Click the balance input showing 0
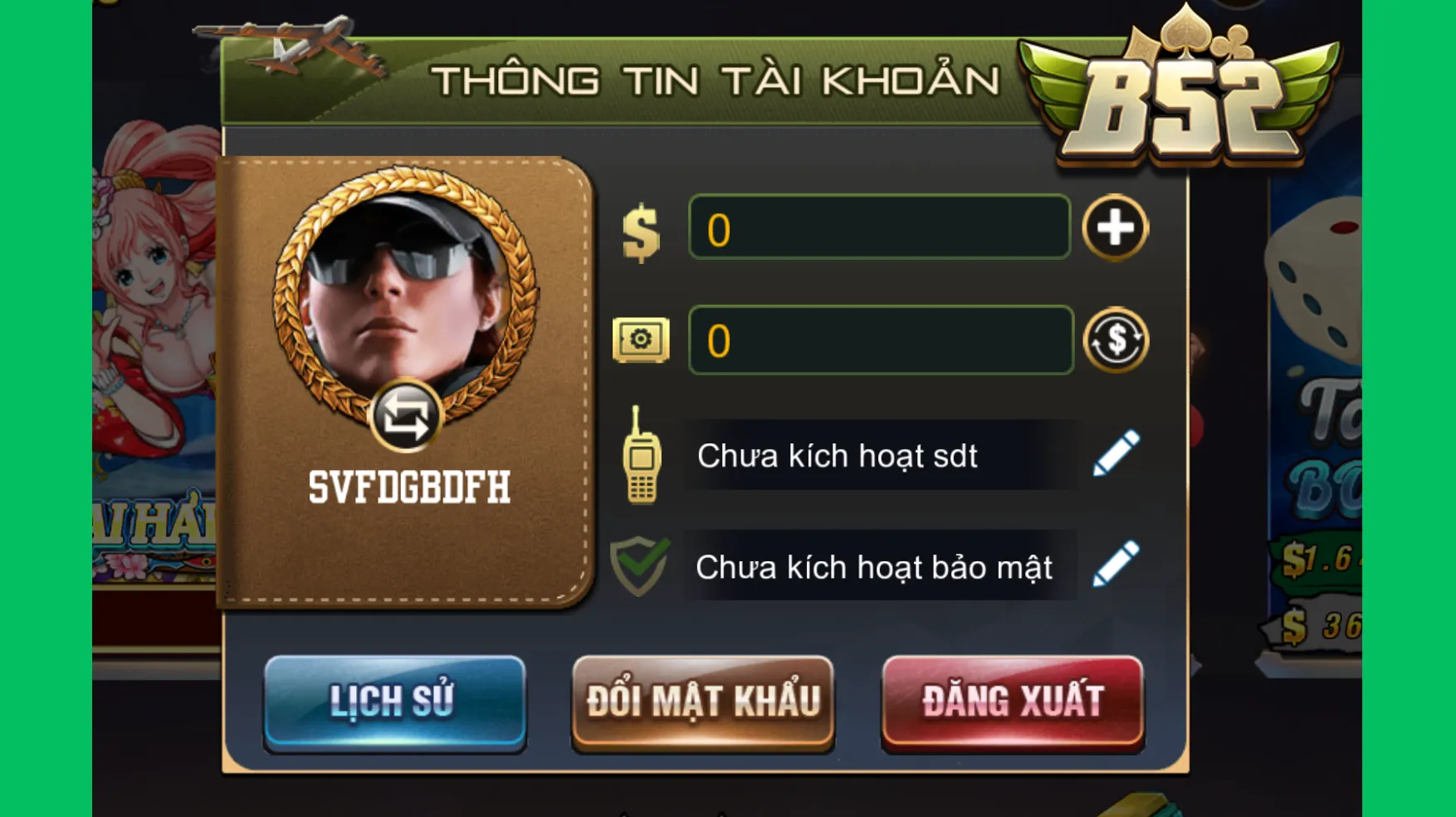The width and height of the screenshot is (1456, 817). [878, 228]
